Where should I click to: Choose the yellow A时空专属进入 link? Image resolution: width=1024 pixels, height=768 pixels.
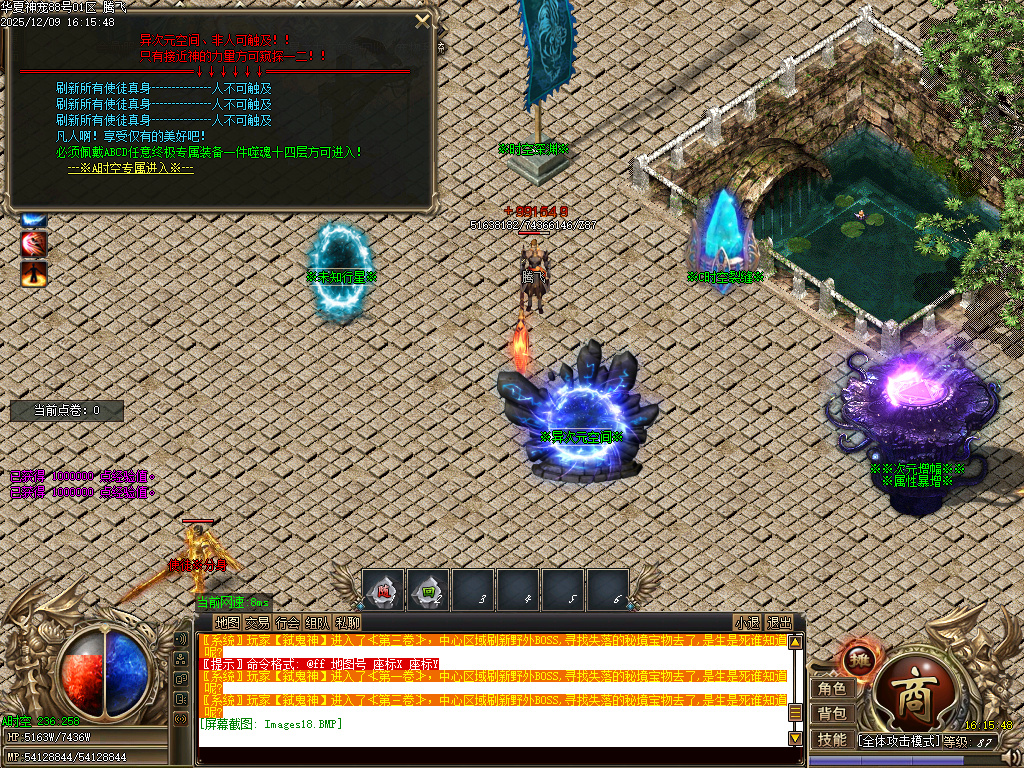130,168
